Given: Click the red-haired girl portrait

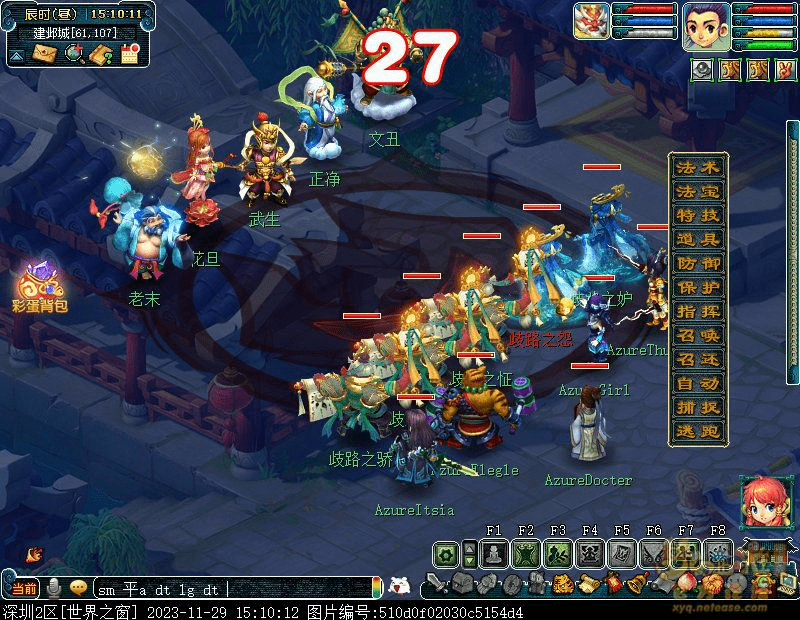Looking at the screenshot, I should pyautogui.click(x=762, y=502).
